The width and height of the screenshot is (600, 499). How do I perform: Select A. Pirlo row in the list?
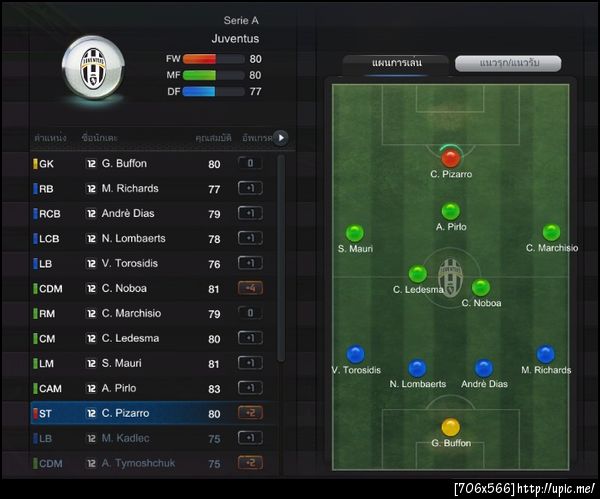[x=150, y=388]
